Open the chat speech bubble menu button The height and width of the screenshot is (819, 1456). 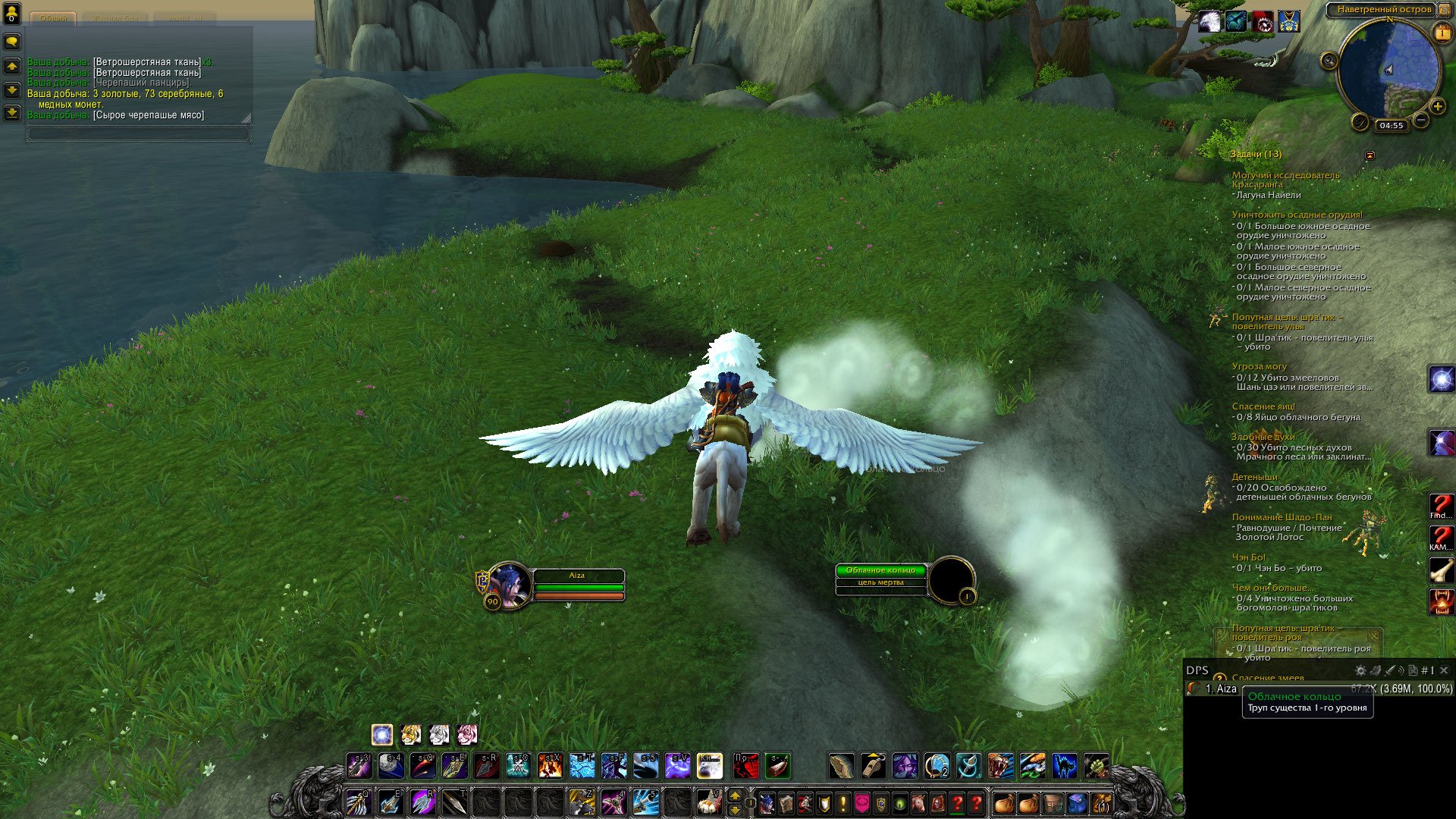coord(12,42)
